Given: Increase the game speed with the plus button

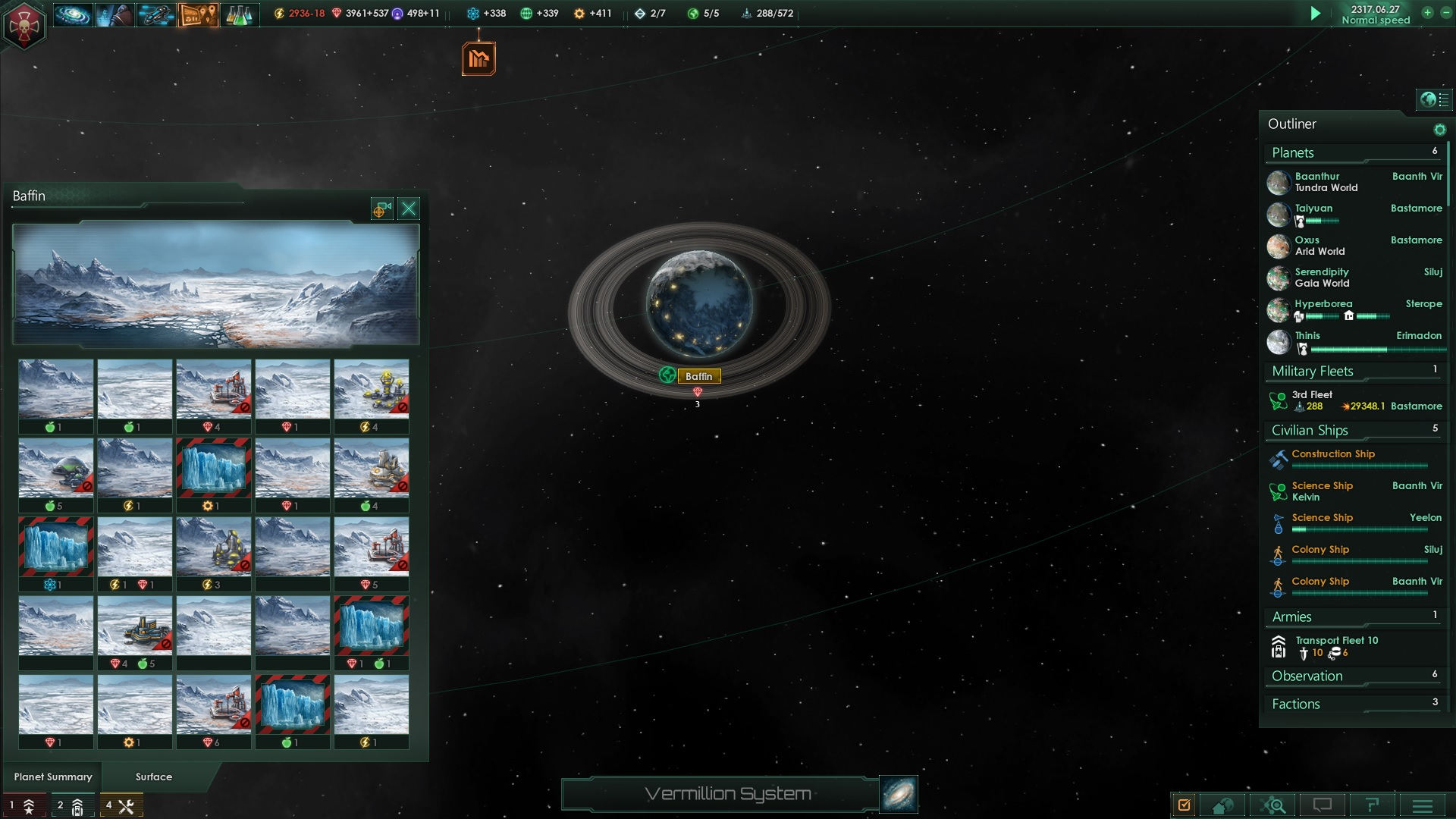Looking at the screenshot, I should [1427, 13].
